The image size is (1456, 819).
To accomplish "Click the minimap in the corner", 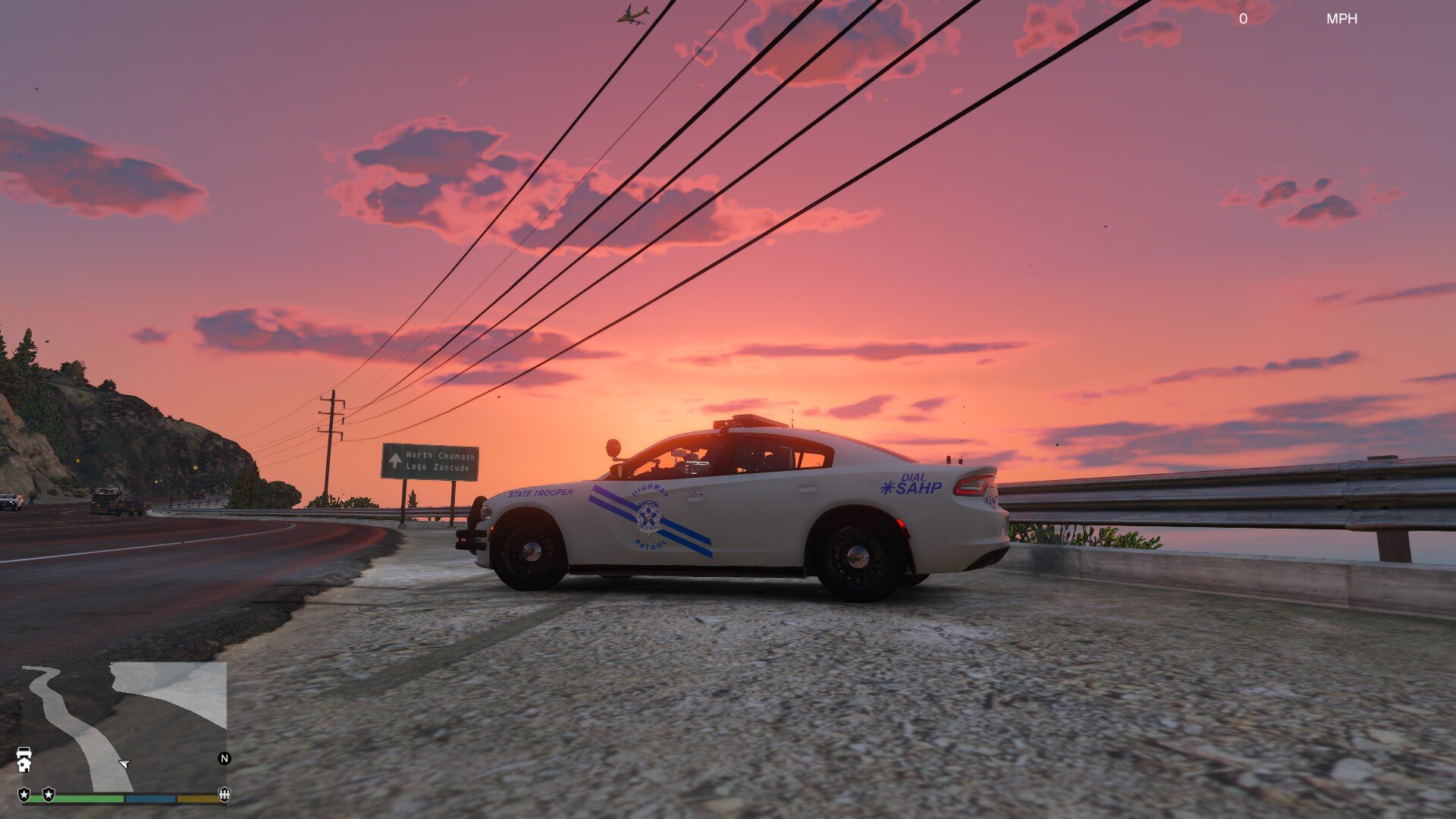I will (x=124, y=726).
